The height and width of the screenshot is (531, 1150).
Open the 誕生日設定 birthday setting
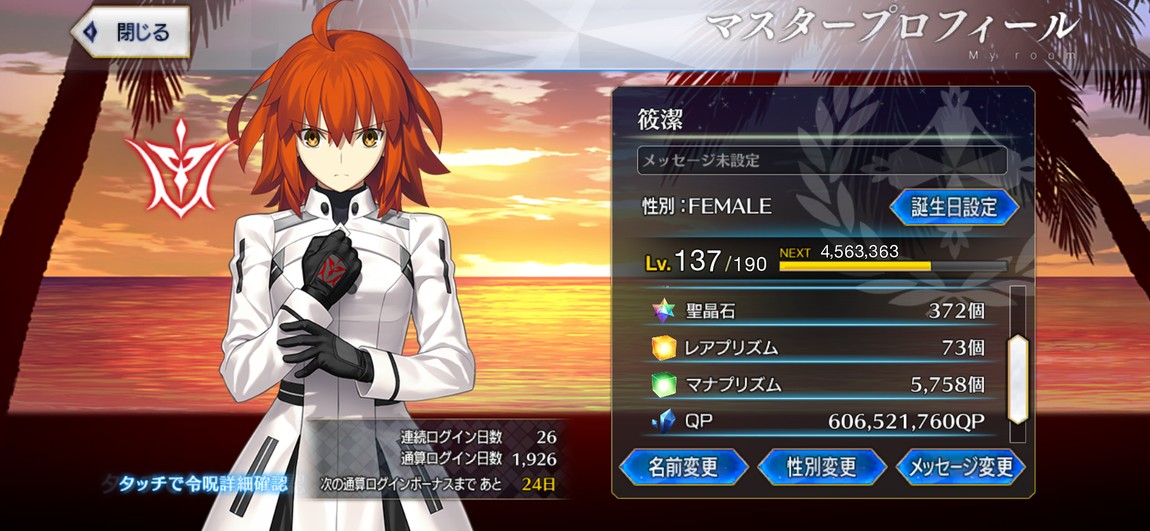tap(953, 207)
